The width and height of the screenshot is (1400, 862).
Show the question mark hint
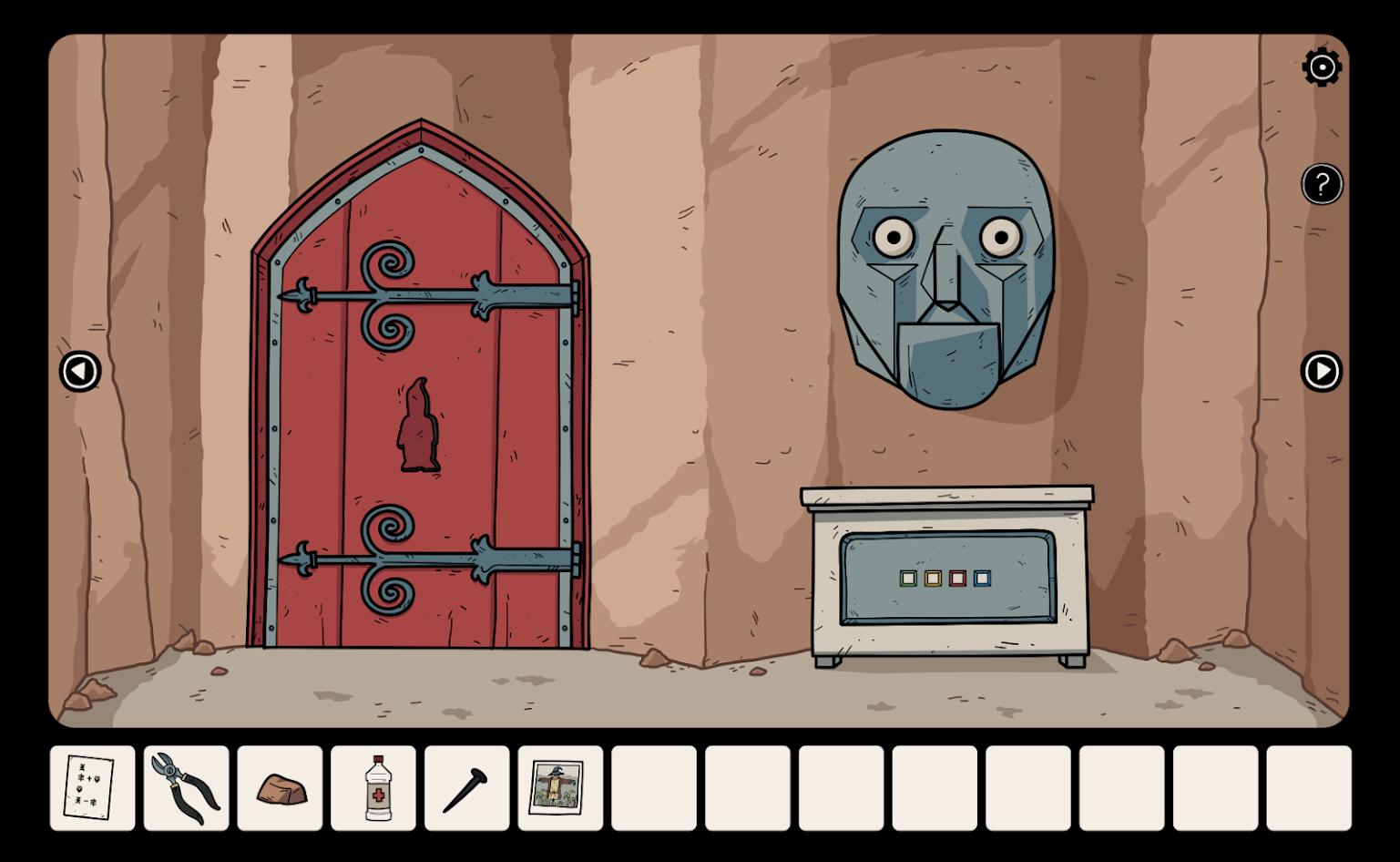tap(1322, 185)
